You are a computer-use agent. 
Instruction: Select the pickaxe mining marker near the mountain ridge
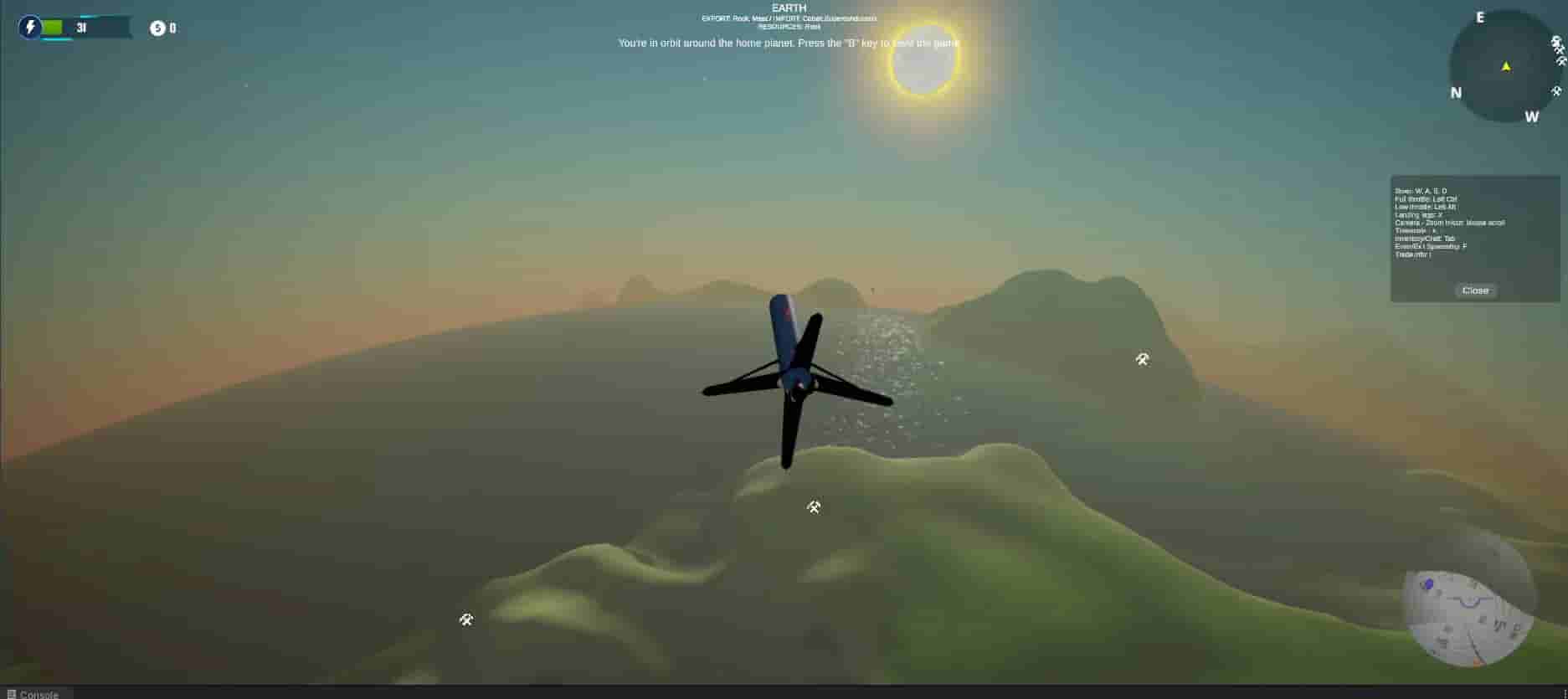[x=1142, y=358]
